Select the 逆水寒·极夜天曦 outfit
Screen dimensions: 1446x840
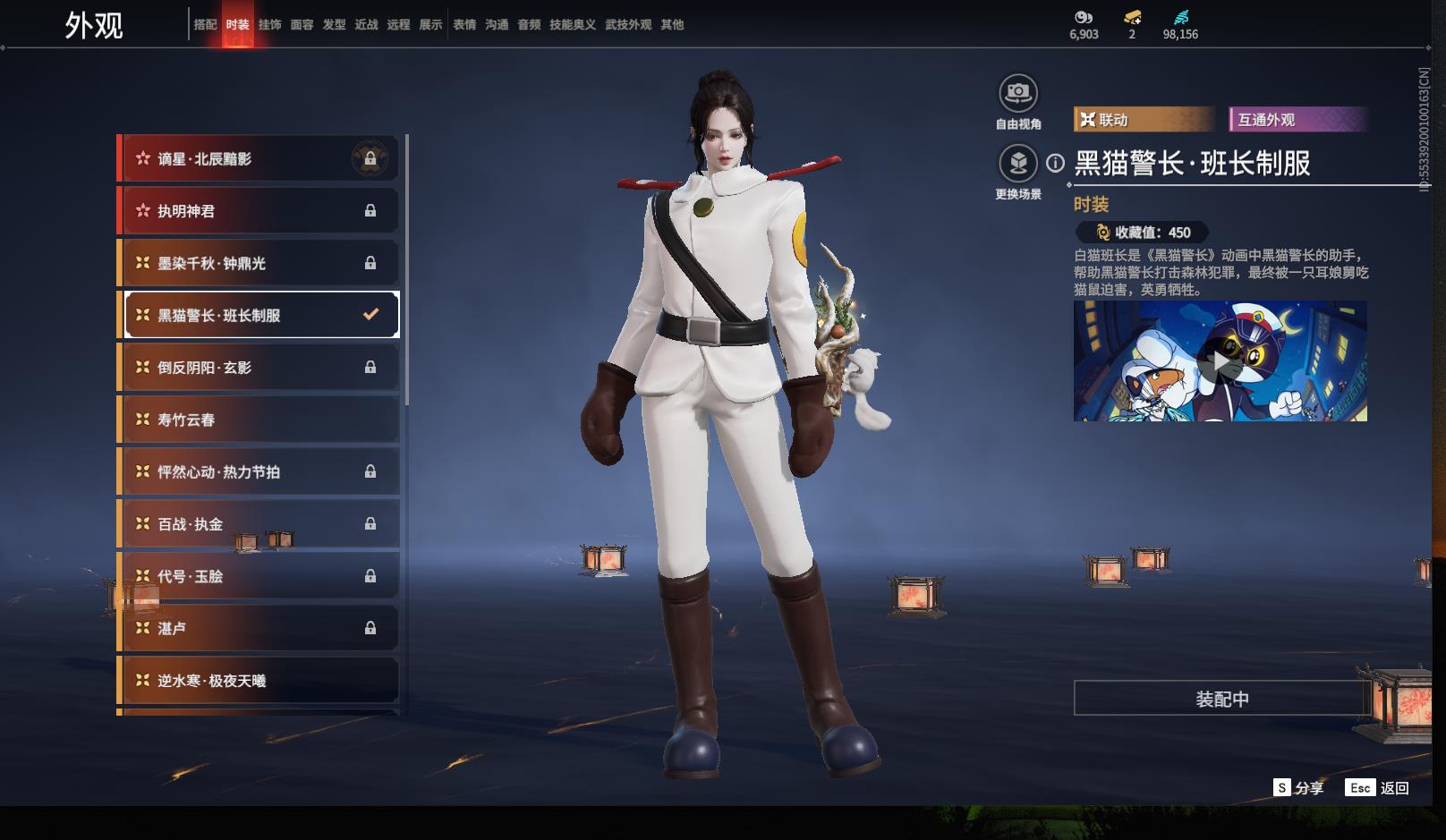(259, 681)
